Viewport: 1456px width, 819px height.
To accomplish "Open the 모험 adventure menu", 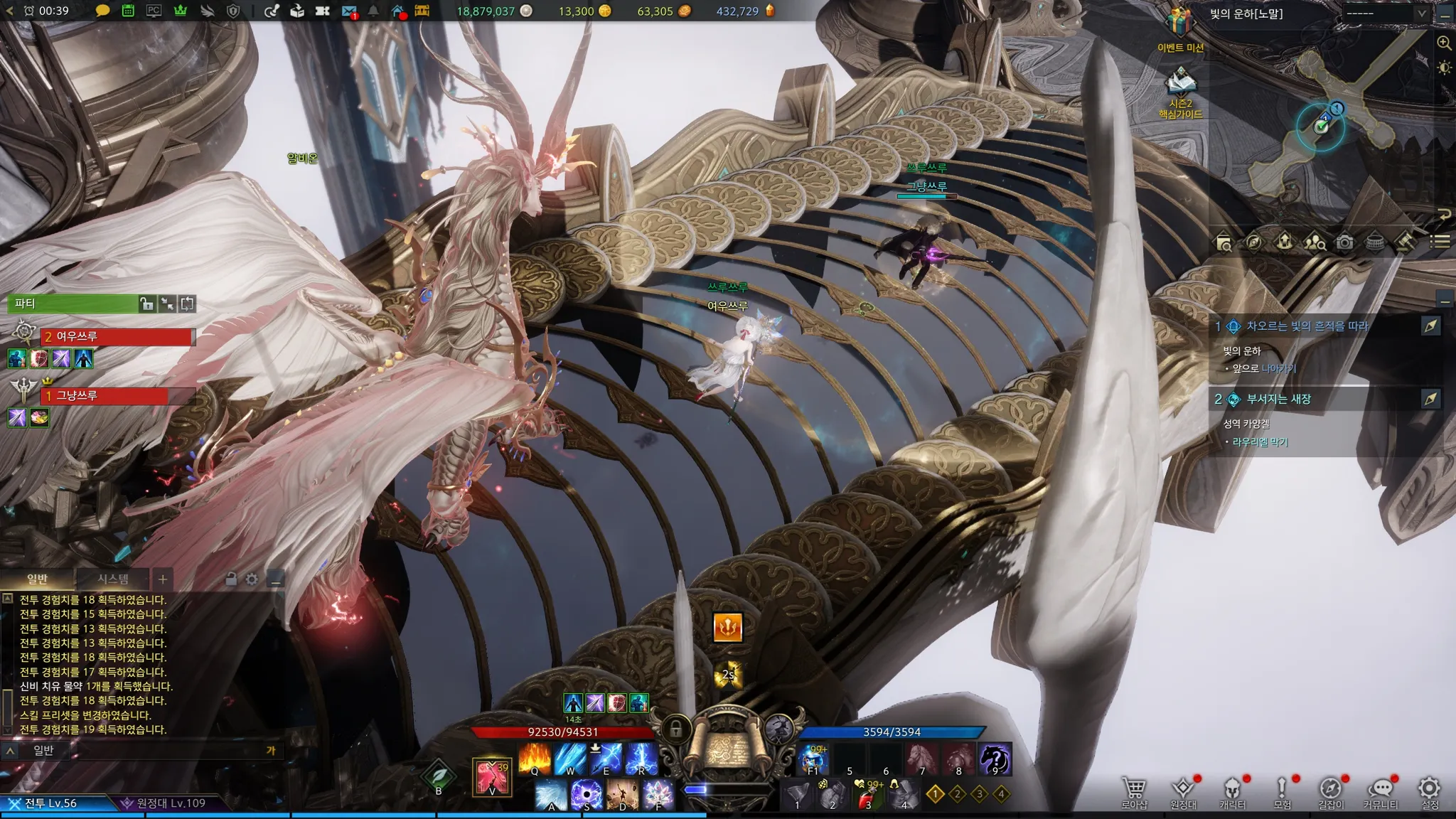I will pyautogui.click(x=1282, y=791).
